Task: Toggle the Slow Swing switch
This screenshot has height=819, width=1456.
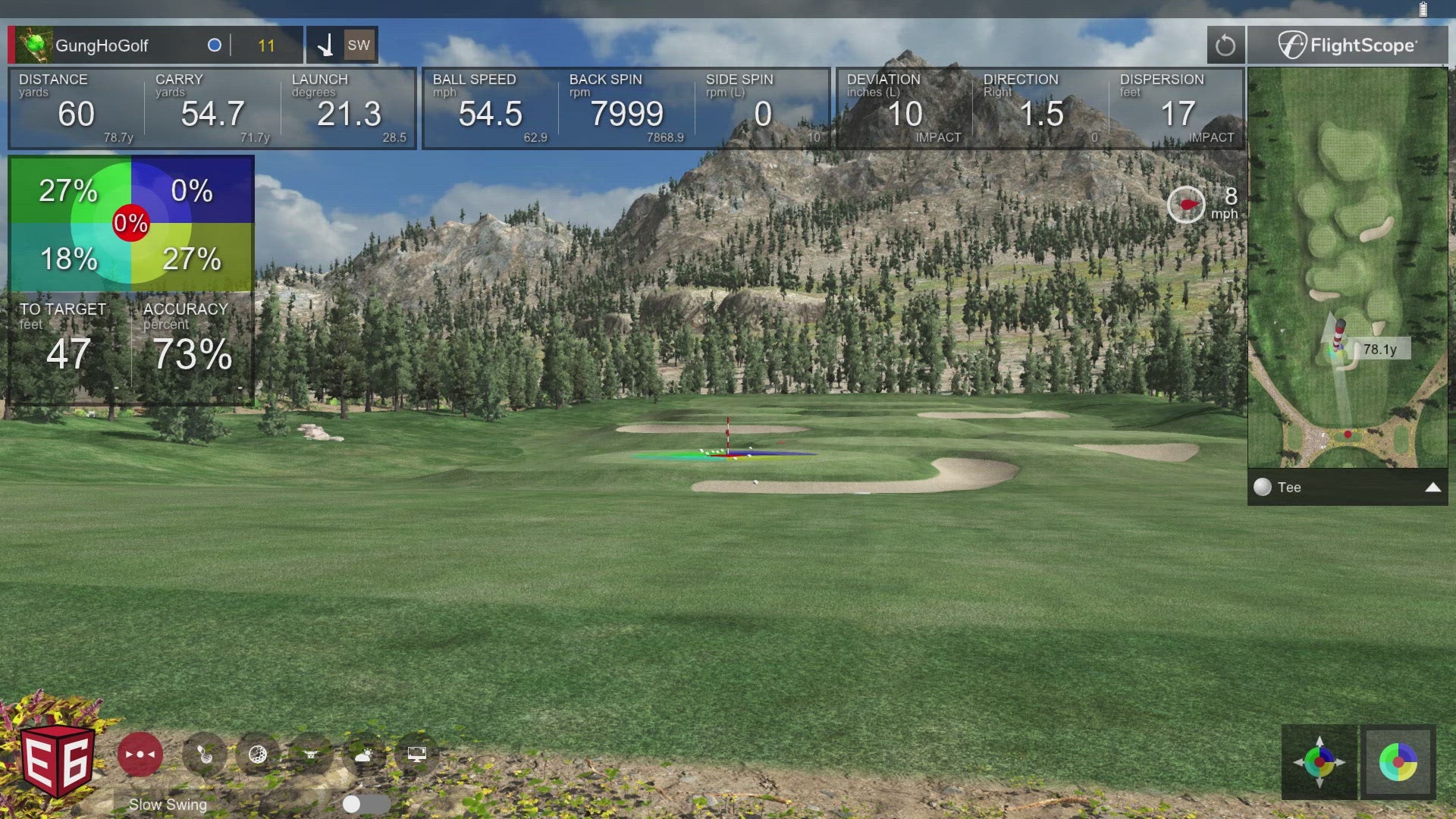Action: (x=365, y=804)
